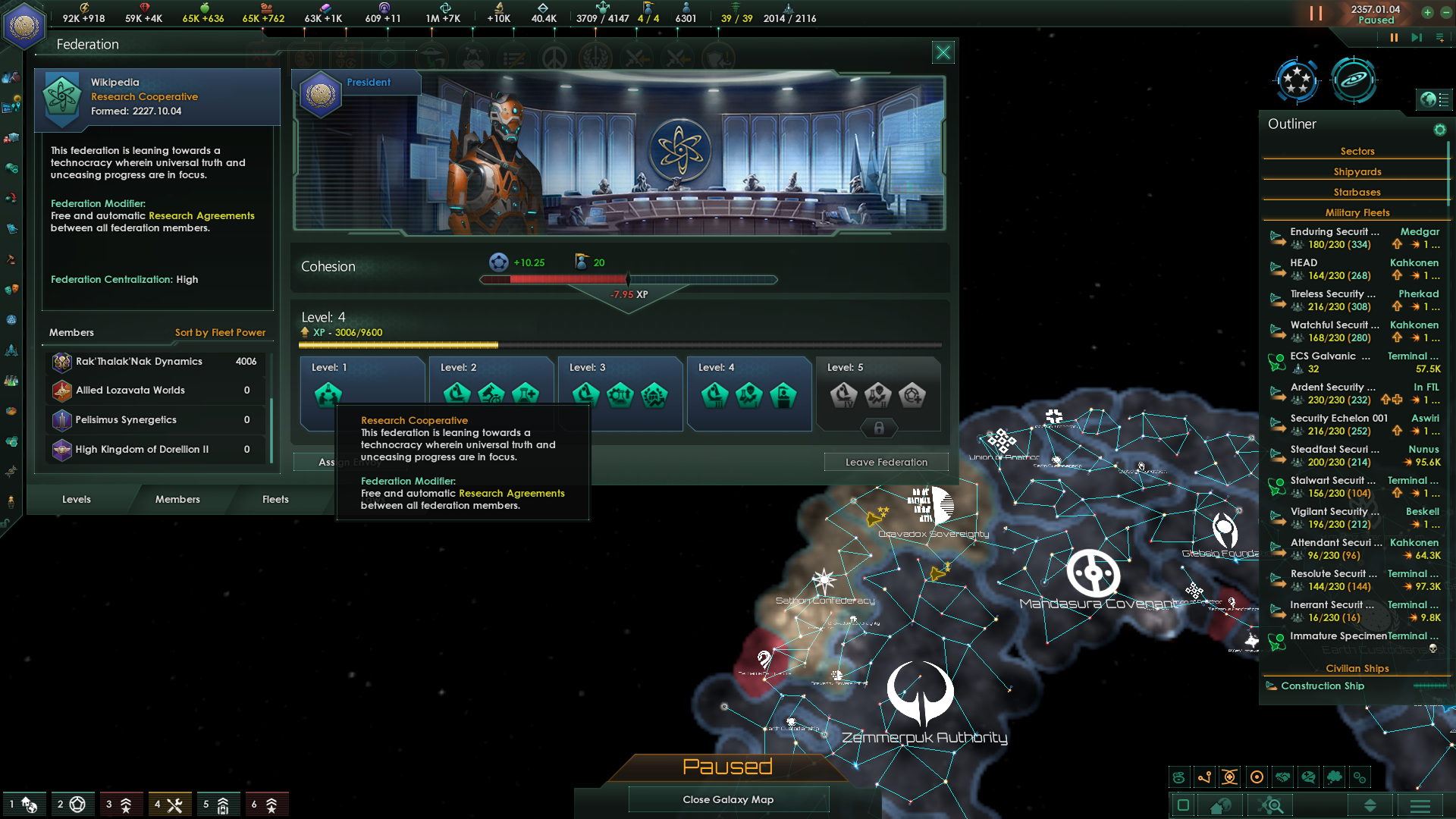The width and height of the screenshot is (1456, 819).
Task: Expand the Sectors section in the Outliner
Action: click(x=1357, y=151)
